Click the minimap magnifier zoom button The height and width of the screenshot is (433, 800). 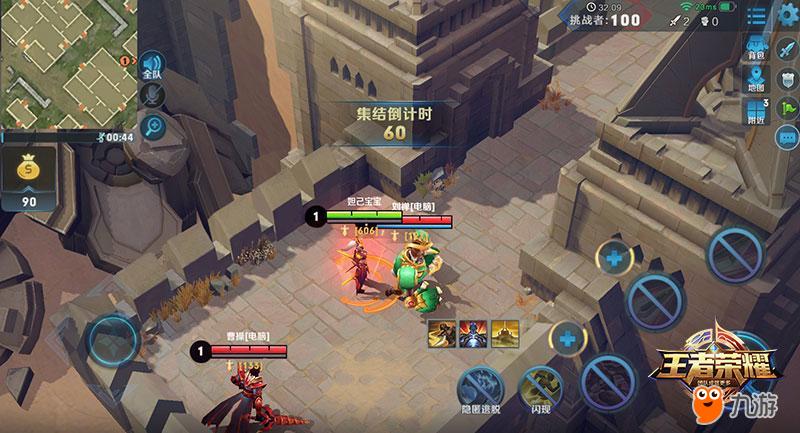click(x=153, y=126)
